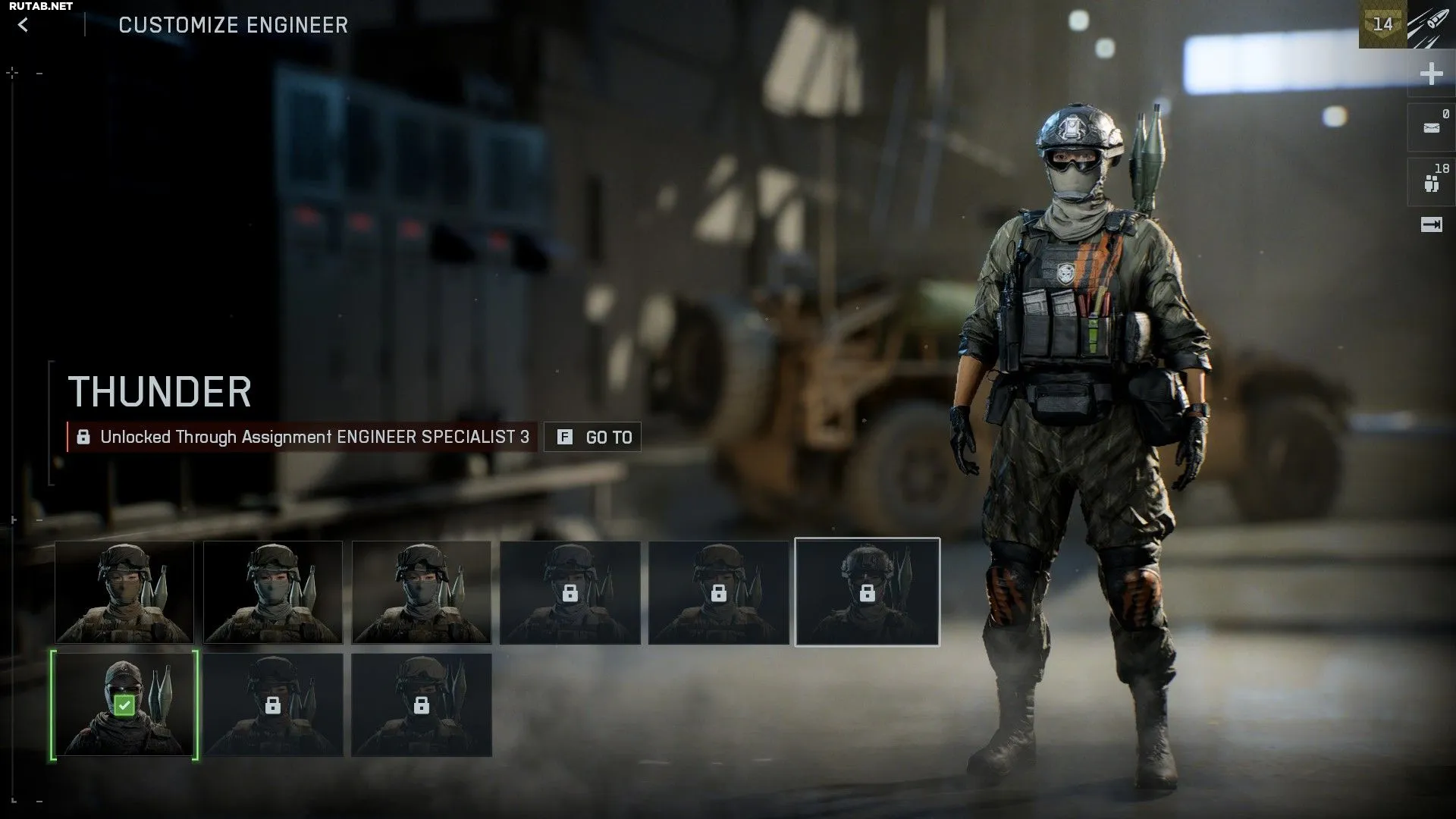Choose the highlighted locked Thunder skin thumbnail
The height and width of the screenshot is (819, 1456).
click(867, 592)
